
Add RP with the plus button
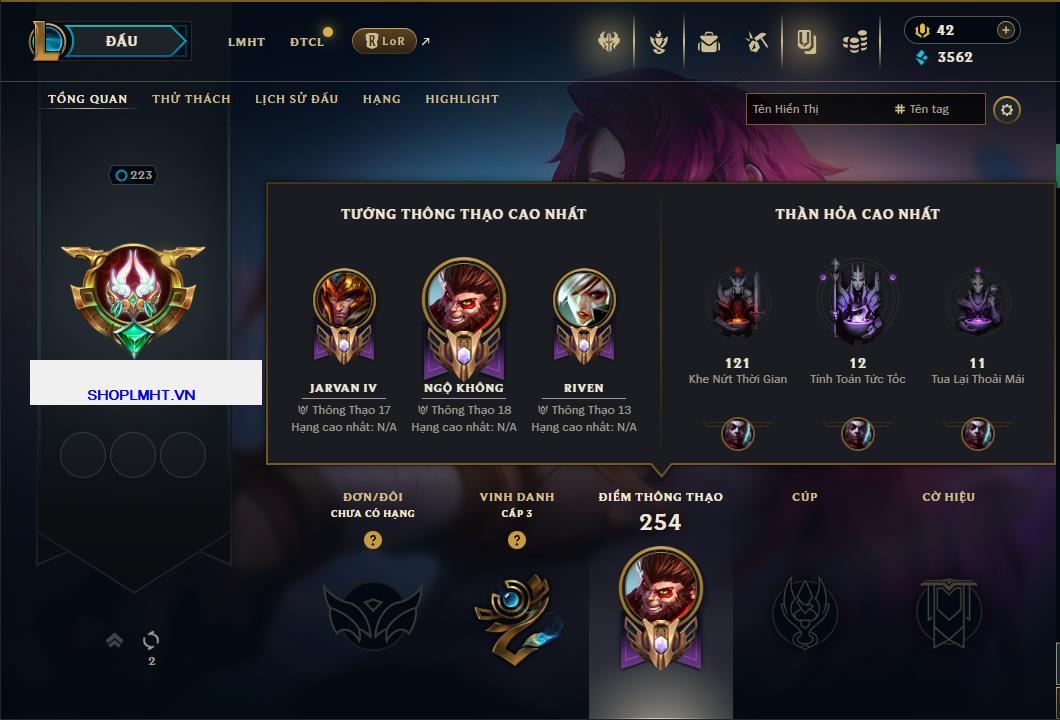coord(1006,30)
